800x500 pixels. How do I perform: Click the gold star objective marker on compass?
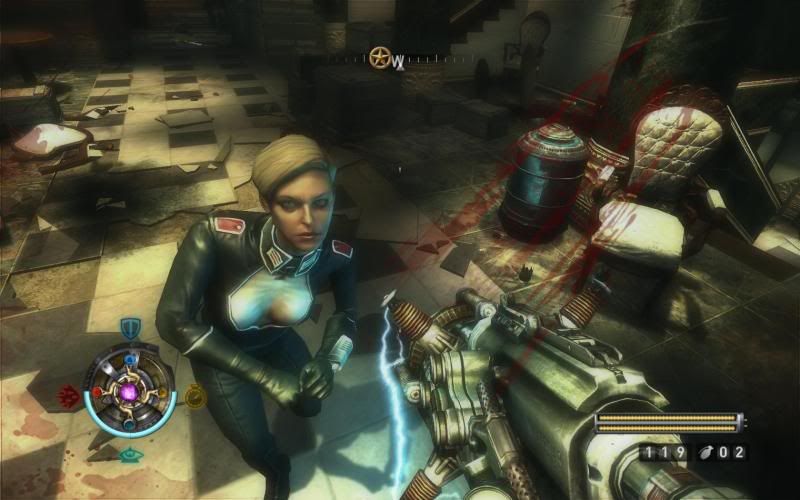380,56
